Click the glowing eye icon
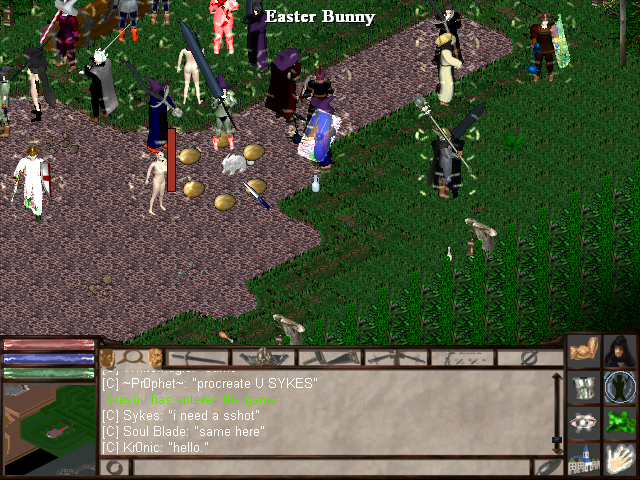Viewport: 640px width, 480px height. click(x=583, y=422)
